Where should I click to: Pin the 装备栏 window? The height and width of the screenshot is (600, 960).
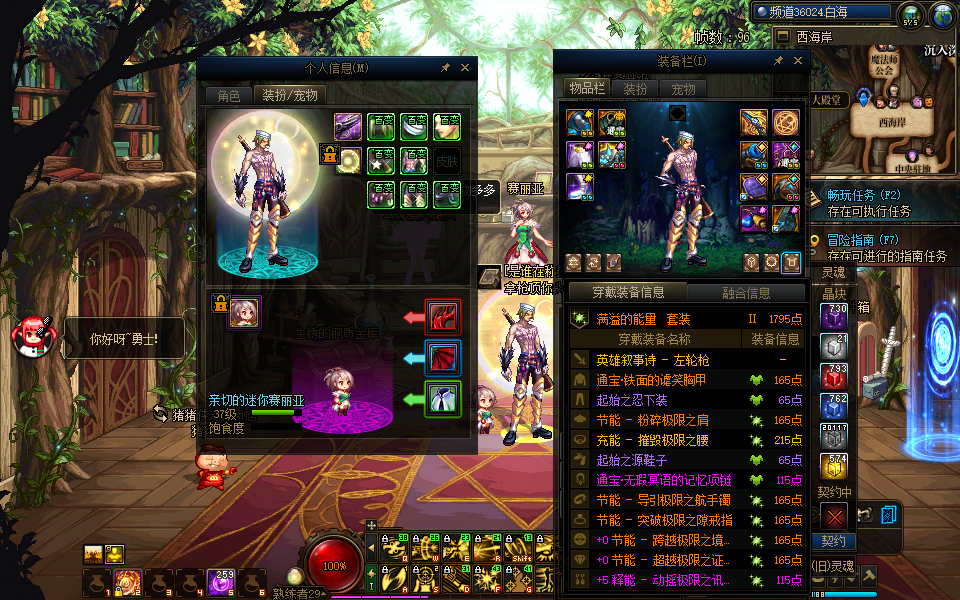778,61
